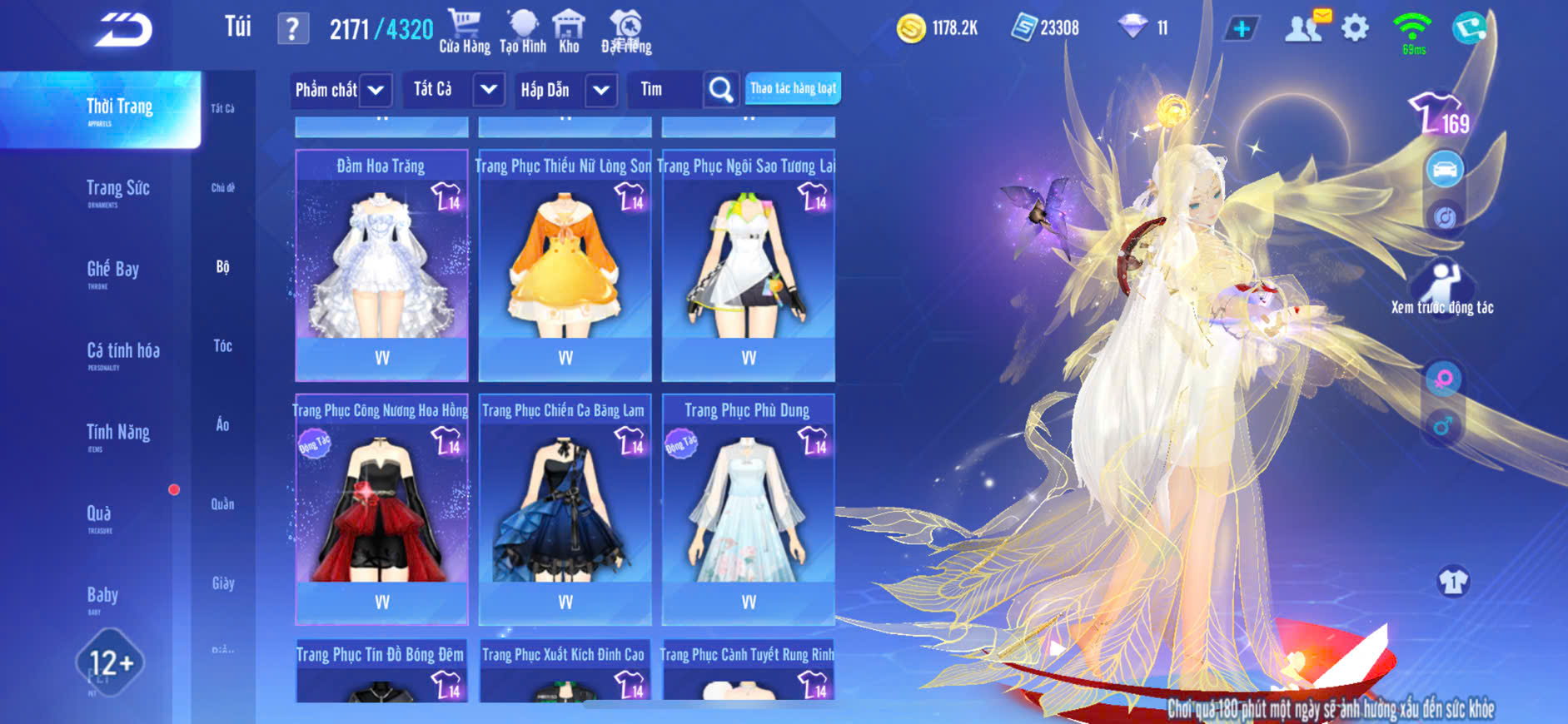This screenshot has width=1568, height=724.
Task: Add currency with the plus button
Action: 1241,28
